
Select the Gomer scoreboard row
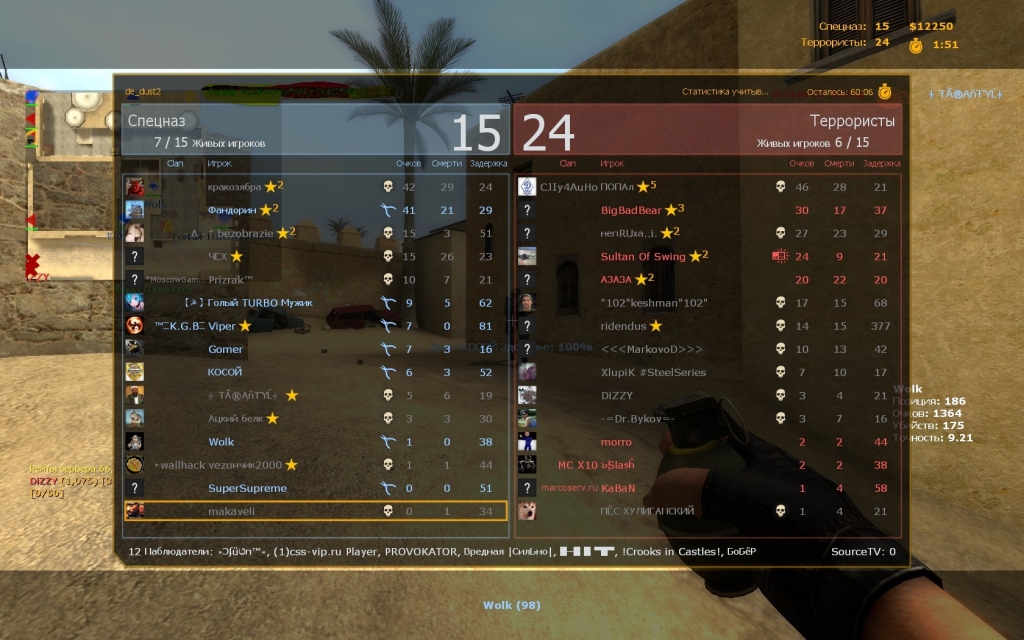[x=225, y=349]
